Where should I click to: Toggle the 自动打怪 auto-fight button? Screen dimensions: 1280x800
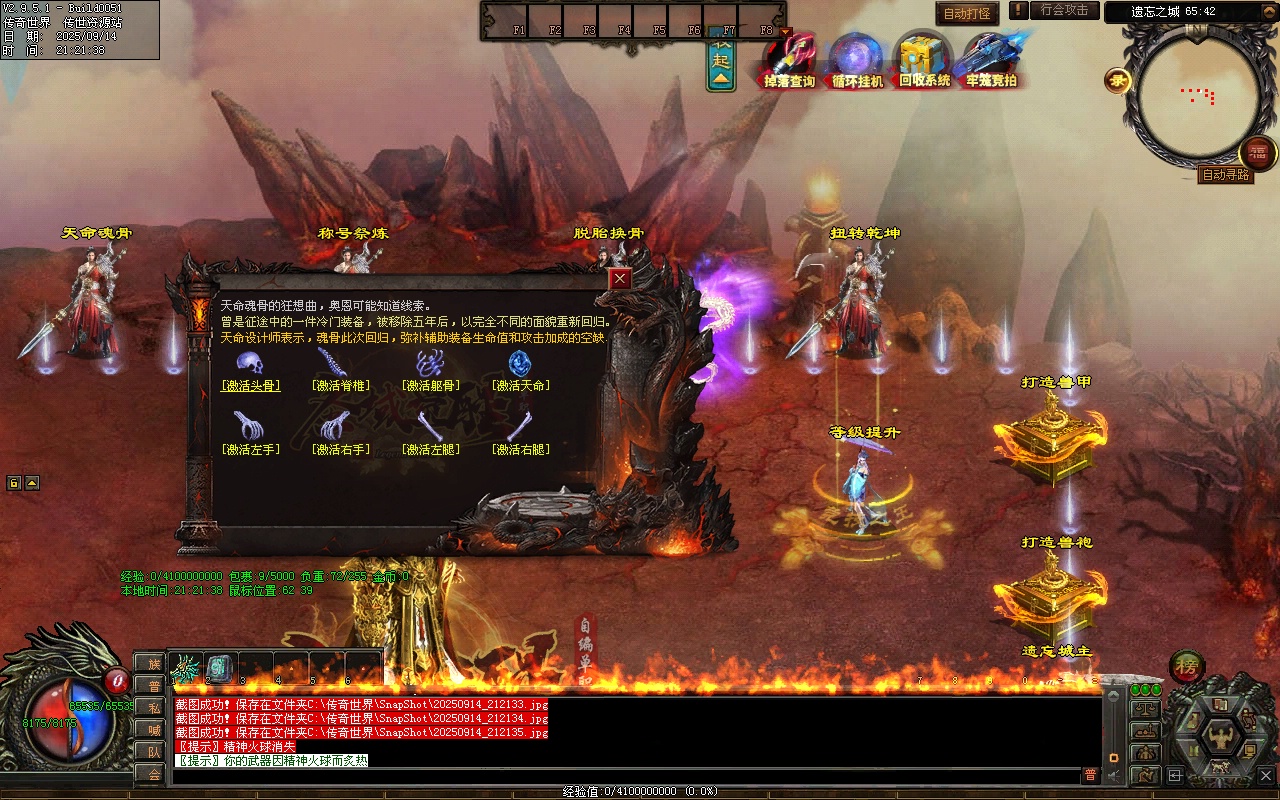click(x=967, y=14)
